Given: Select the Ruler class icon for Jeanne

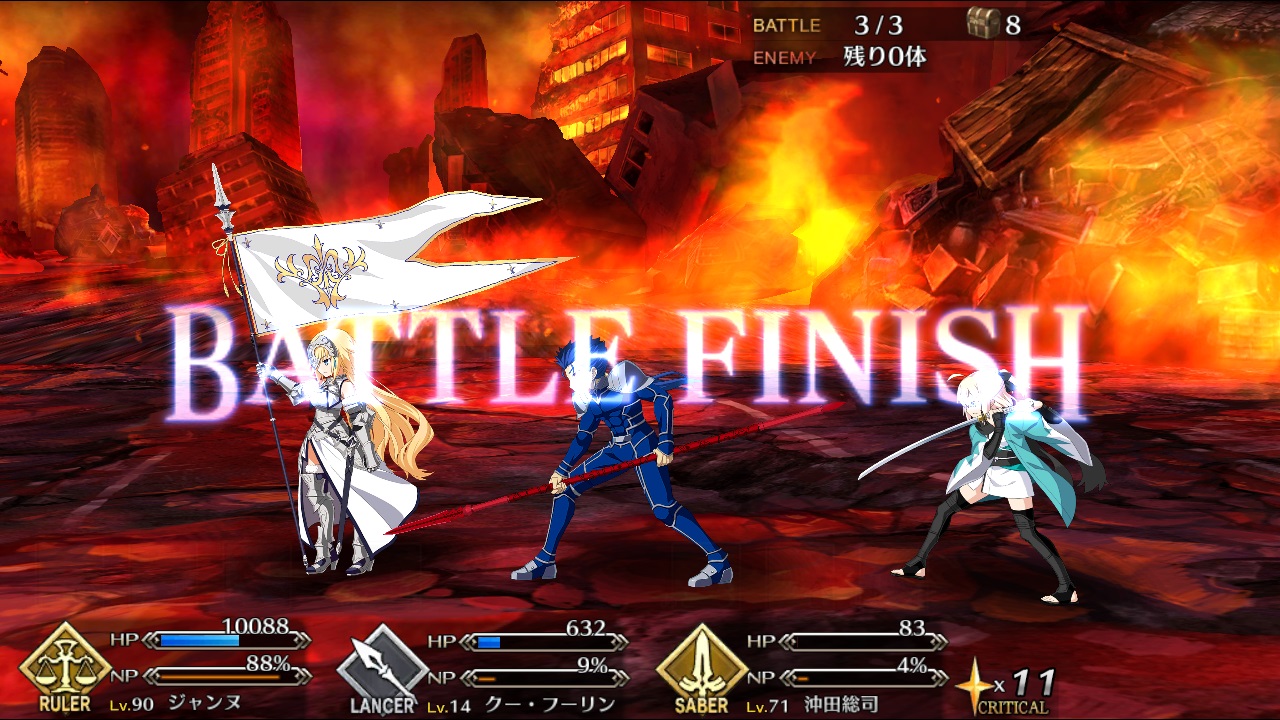Looking at the screenshot, I should [x=66, y=663].
